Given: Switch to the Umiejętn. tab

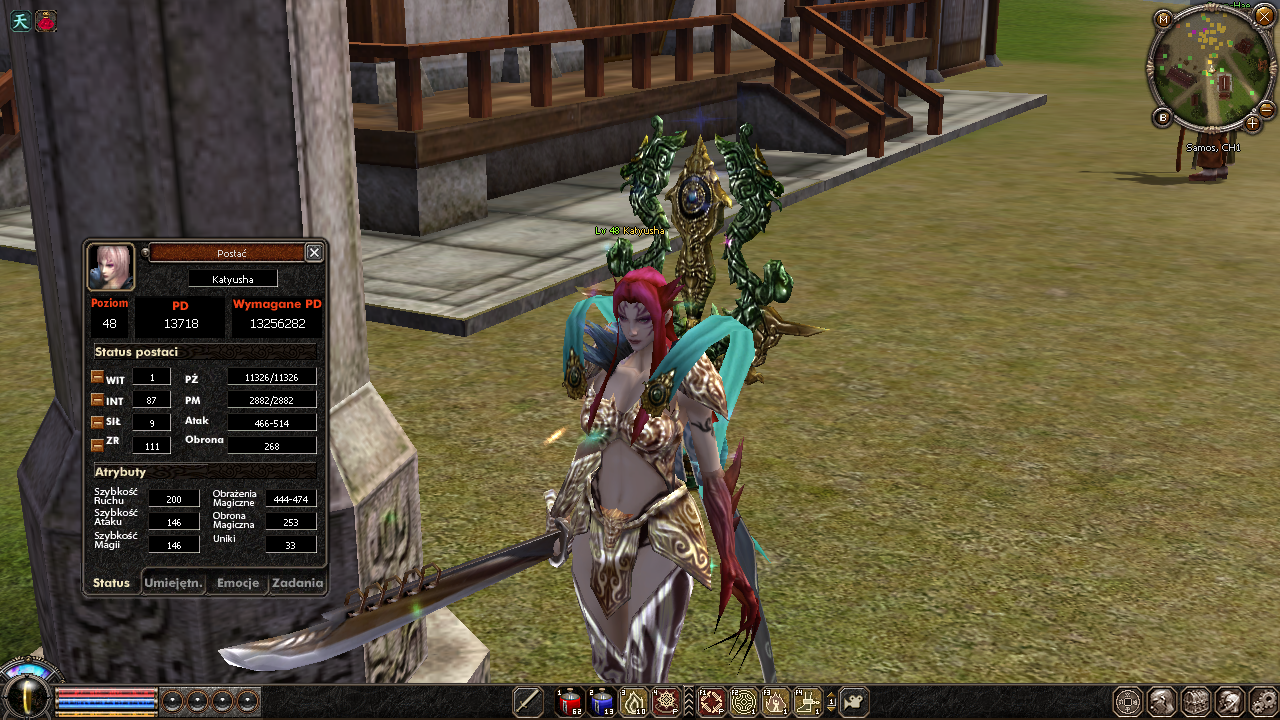Looking at the screenshot, I should [174, 583].
